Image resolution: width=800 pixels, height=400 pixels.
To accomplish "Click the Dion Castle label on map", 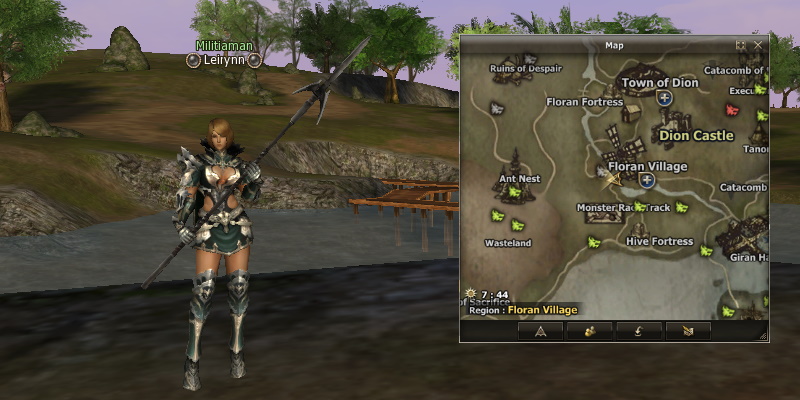I will (x=696, y=135).
